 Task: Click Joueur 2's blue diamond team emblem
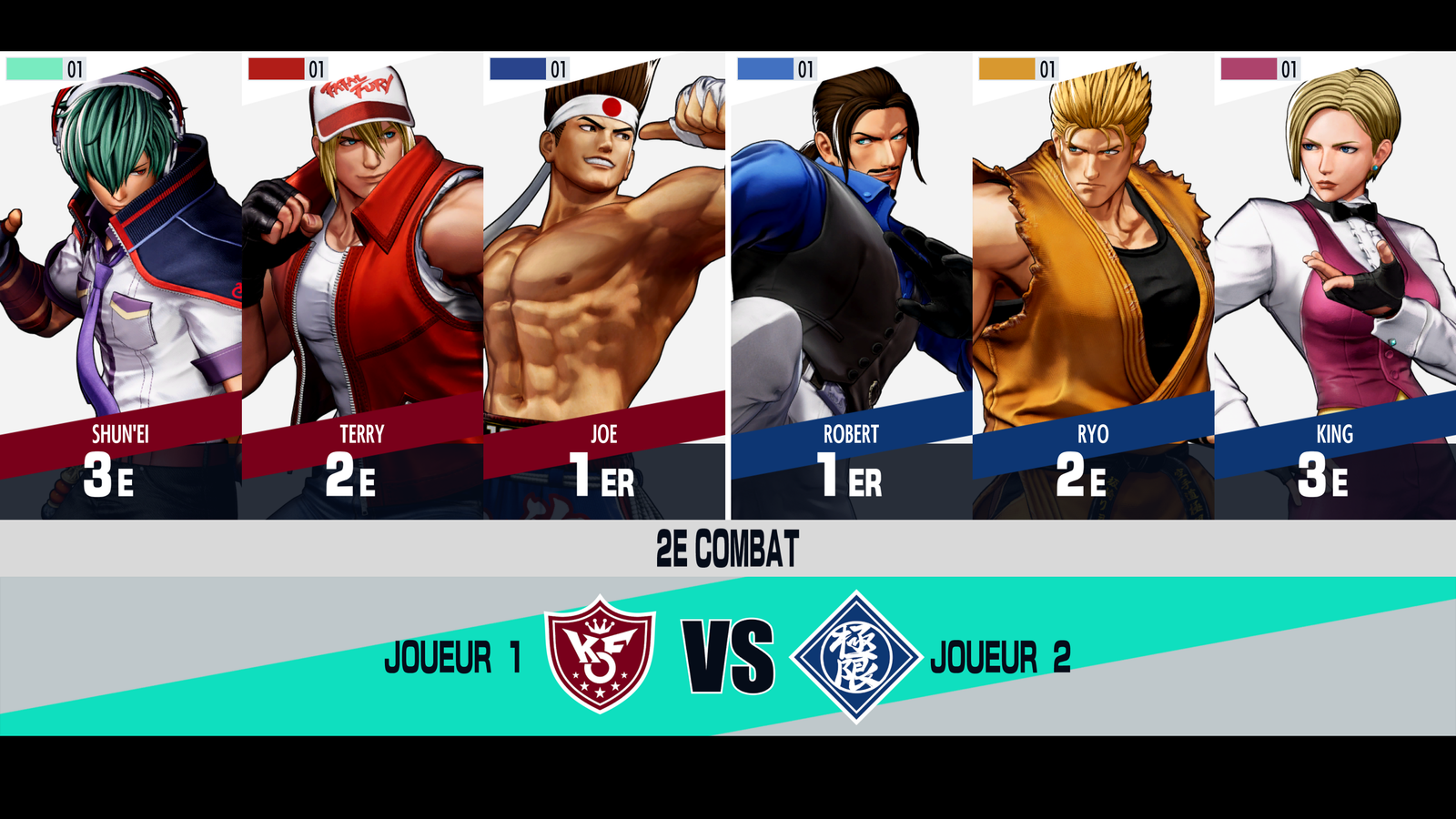[x=855, y=656]
